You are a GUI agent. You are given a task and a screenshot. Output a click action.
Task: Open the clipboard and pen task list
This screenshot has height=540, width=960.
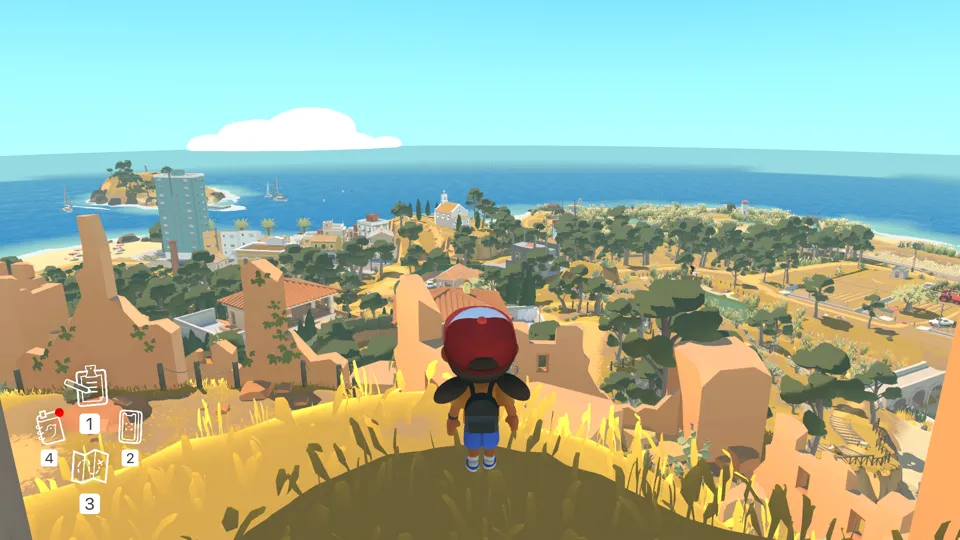[88, 386]
